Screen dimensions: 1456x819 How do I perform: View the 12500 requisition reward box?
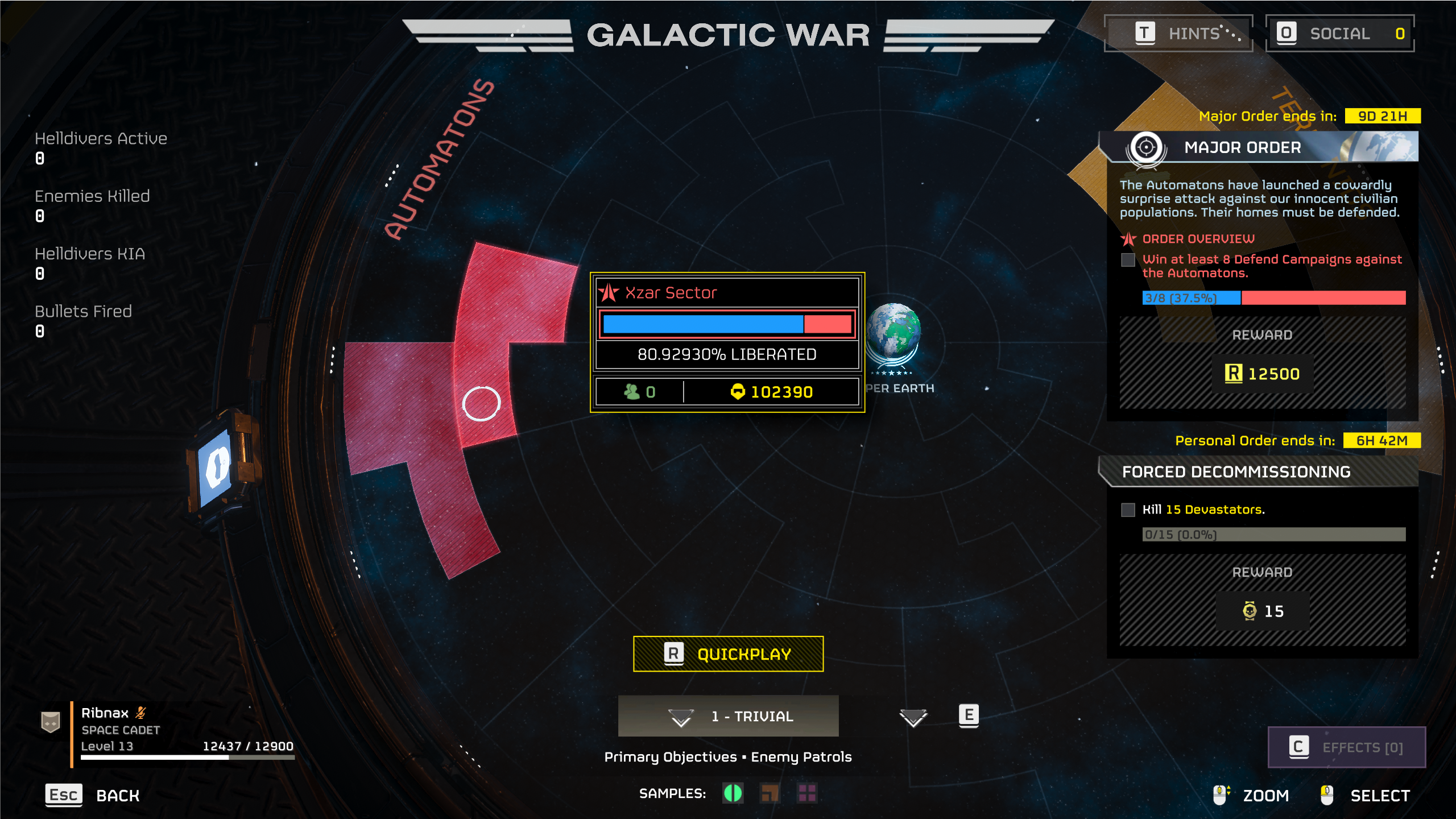[1262, 374]
